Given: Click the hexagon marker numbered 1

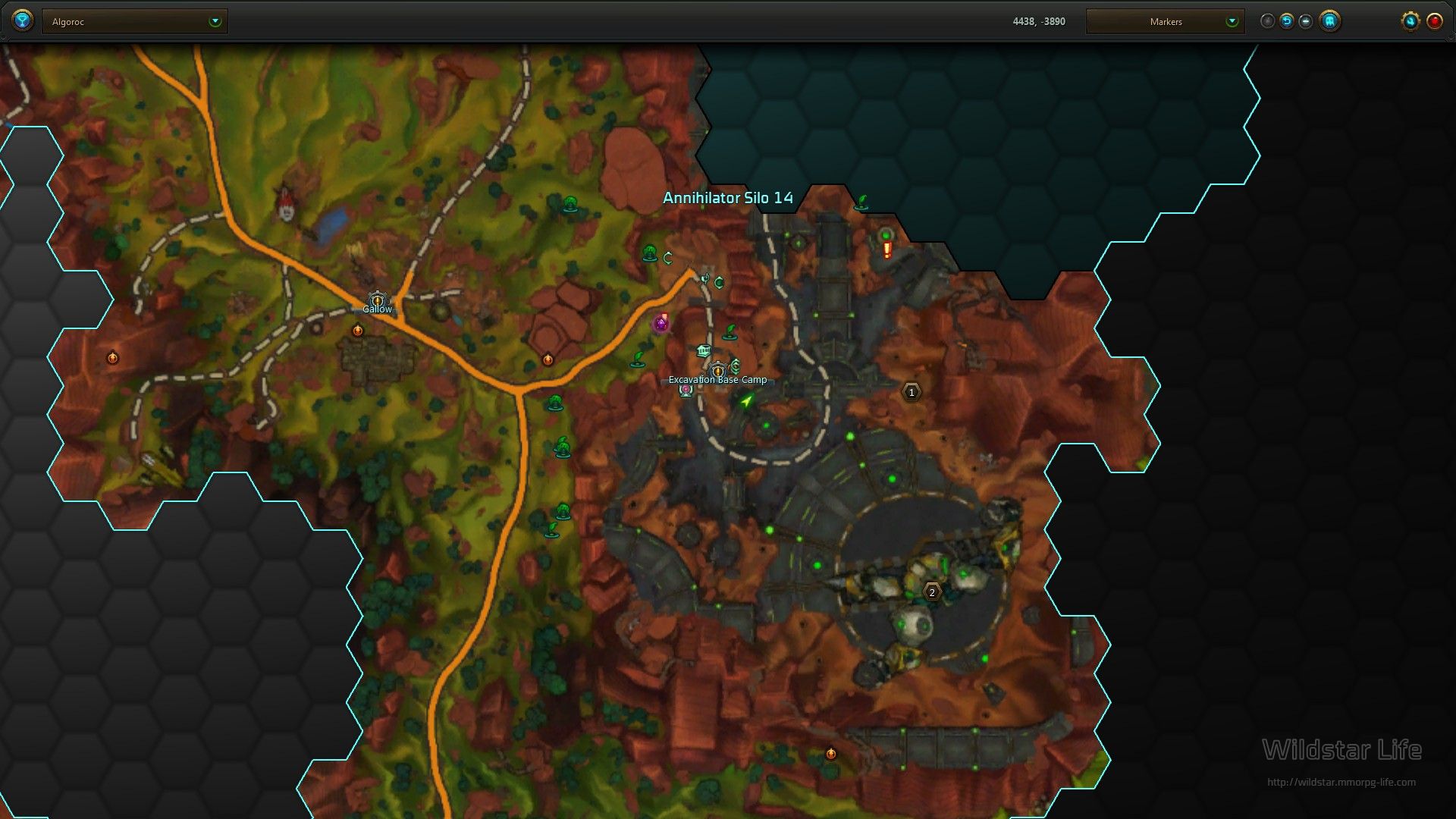Looking at the screenshot, I should pos(912,392).
